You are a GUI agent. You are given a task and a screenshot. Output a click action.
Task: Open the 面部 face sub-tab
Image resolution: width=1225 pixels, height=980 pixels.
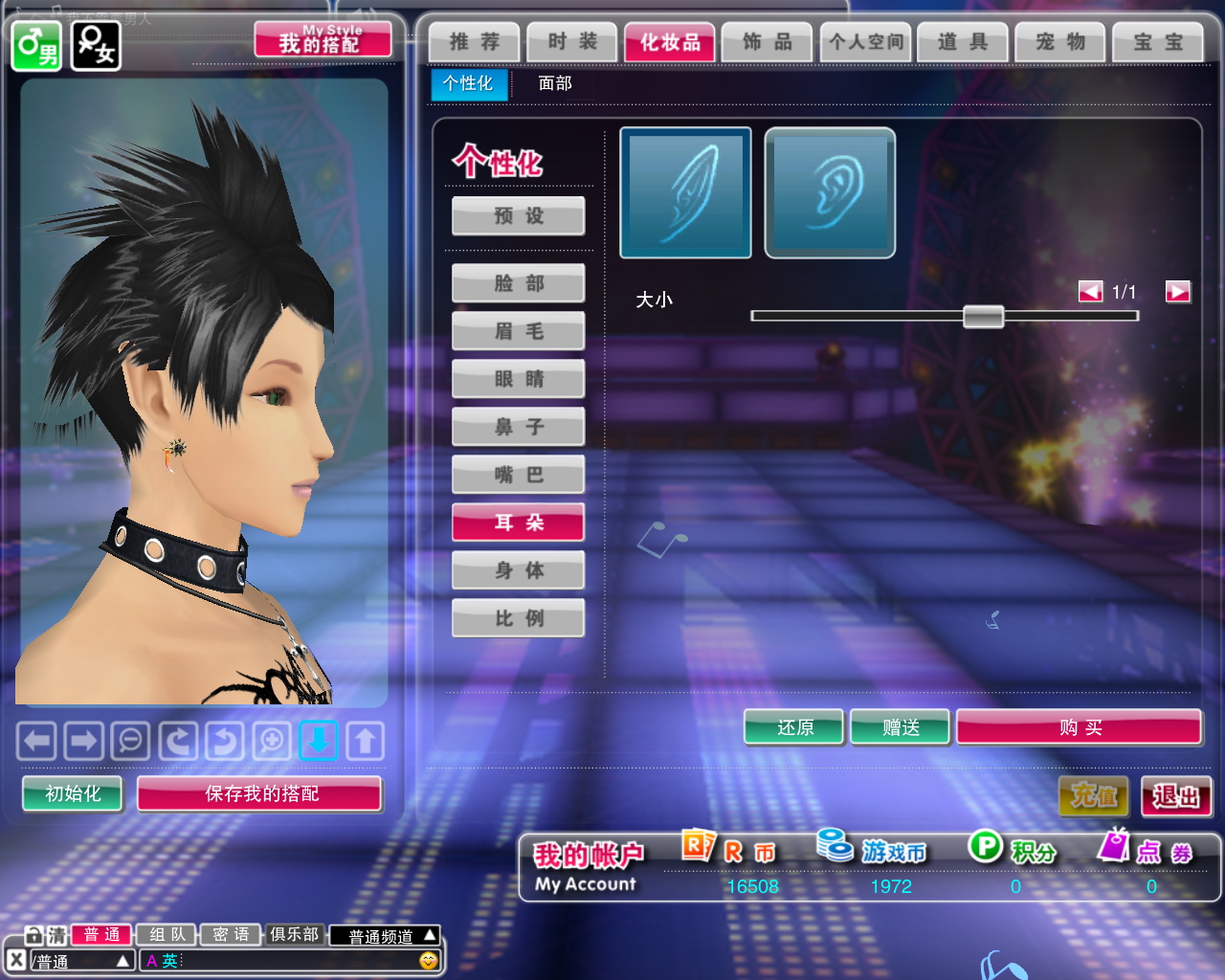(555, 84)
